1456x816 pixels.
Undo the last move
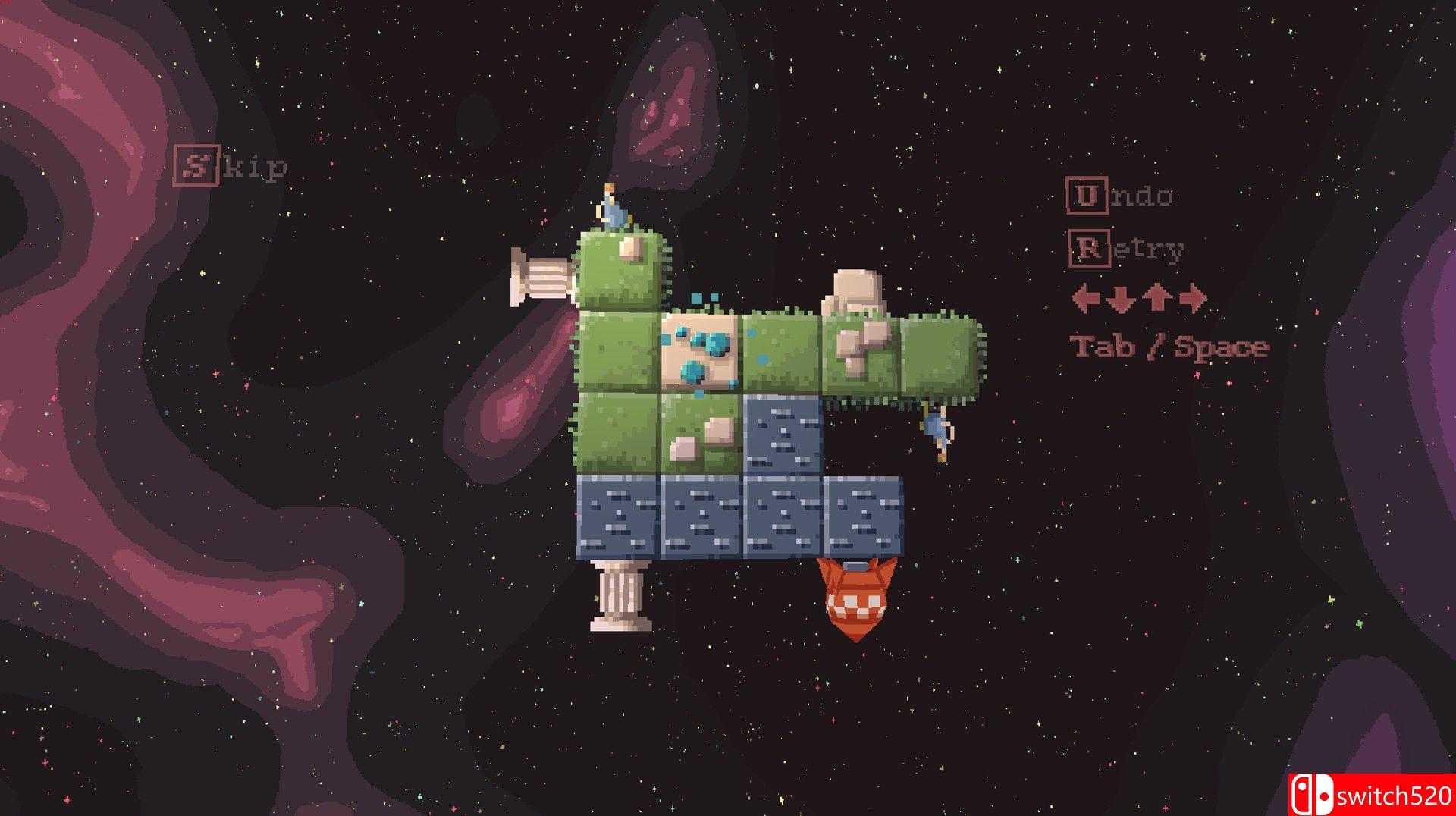pyautogui.click(x=1120, y=196)
